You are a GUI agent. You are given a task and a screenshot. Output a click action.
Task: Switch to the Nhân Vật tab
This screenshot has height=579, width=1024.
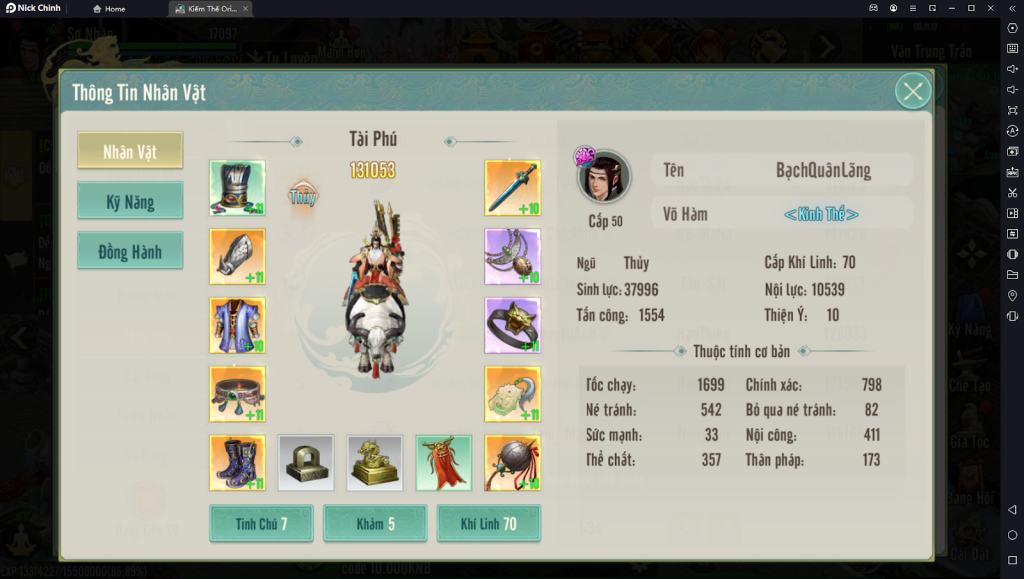click(x=130, y=151)
